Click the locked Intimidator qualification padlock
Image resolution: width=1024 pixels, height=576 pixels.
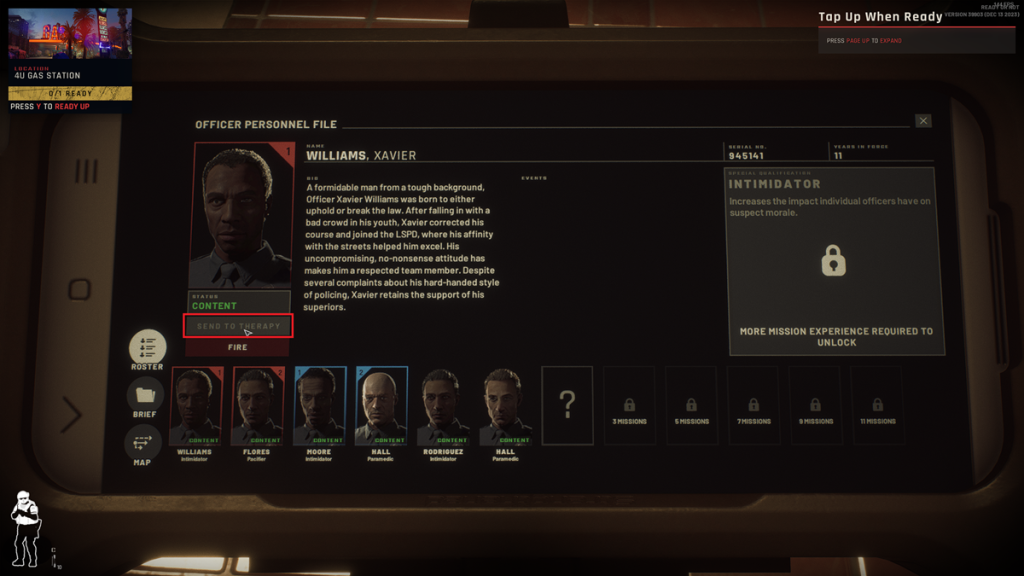(x=833, y=261)
